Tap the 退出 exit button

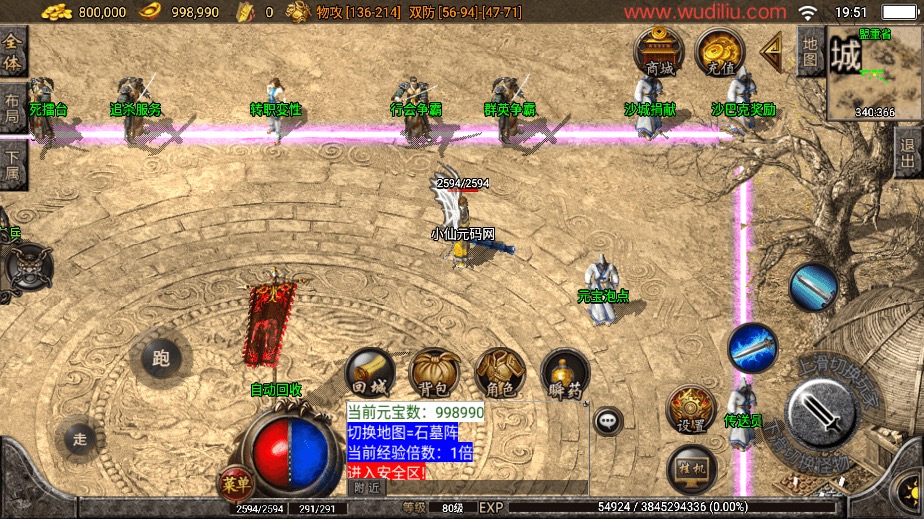[x=908, y=155]
